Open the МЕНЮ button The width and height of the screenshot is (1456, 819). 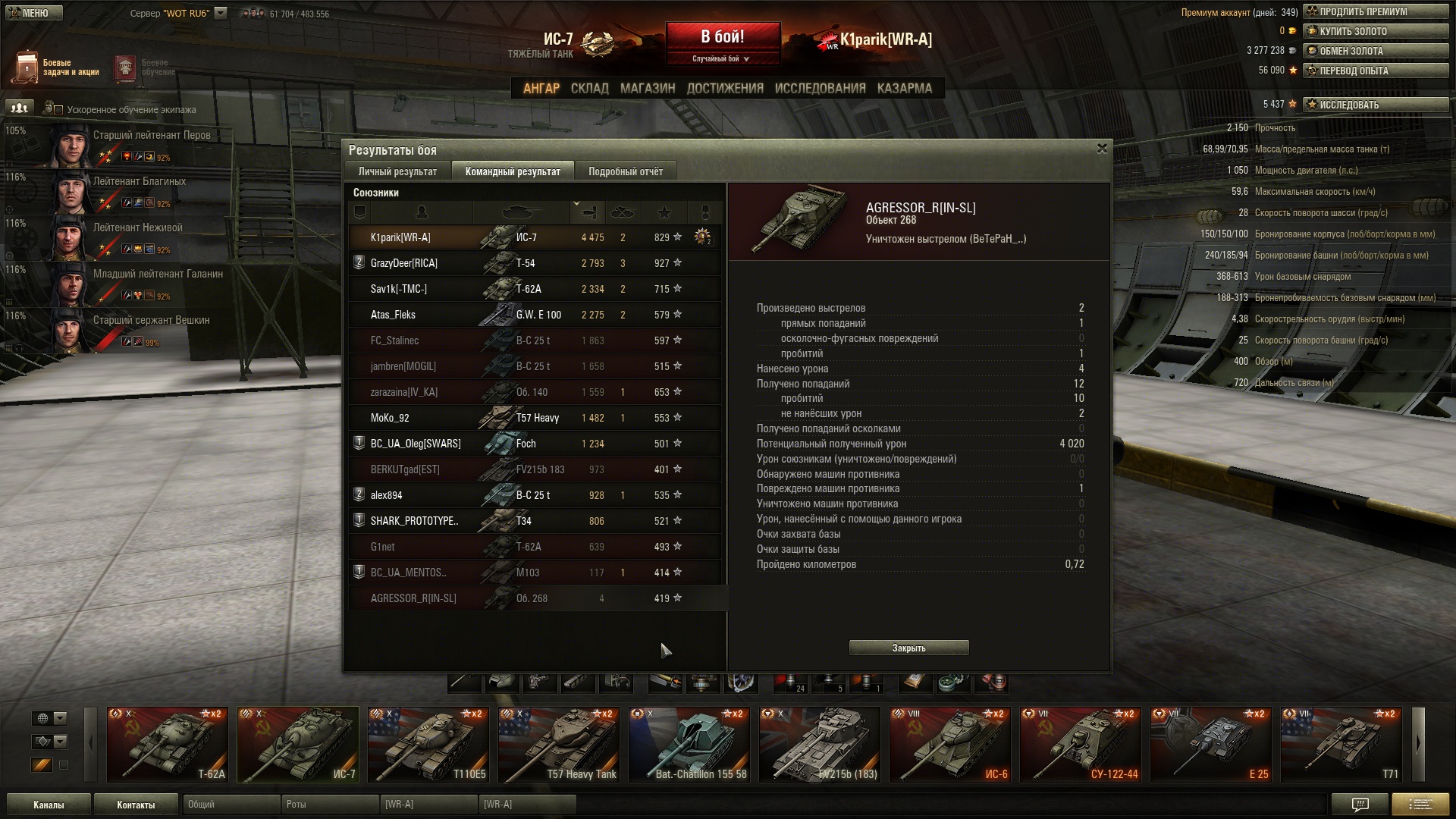(32, 13)
